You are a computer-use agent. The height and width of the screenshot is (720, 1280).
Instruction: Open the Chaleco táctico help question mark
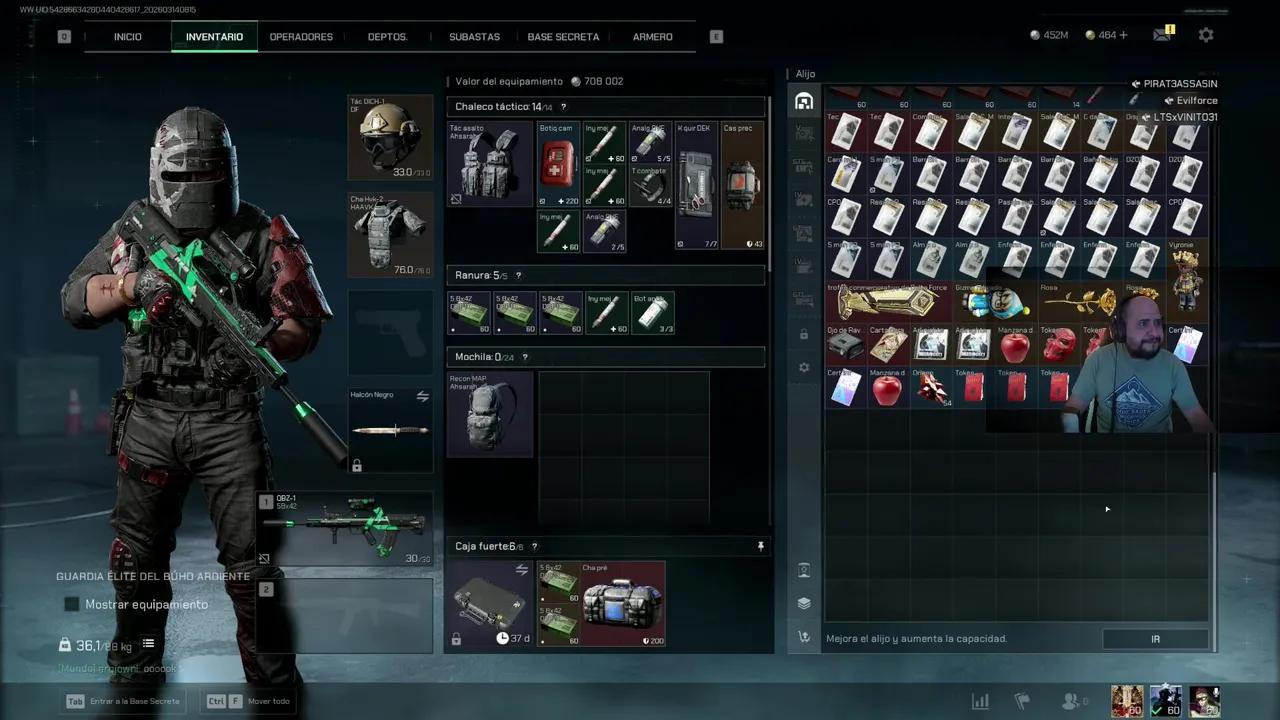click(563, 107)
